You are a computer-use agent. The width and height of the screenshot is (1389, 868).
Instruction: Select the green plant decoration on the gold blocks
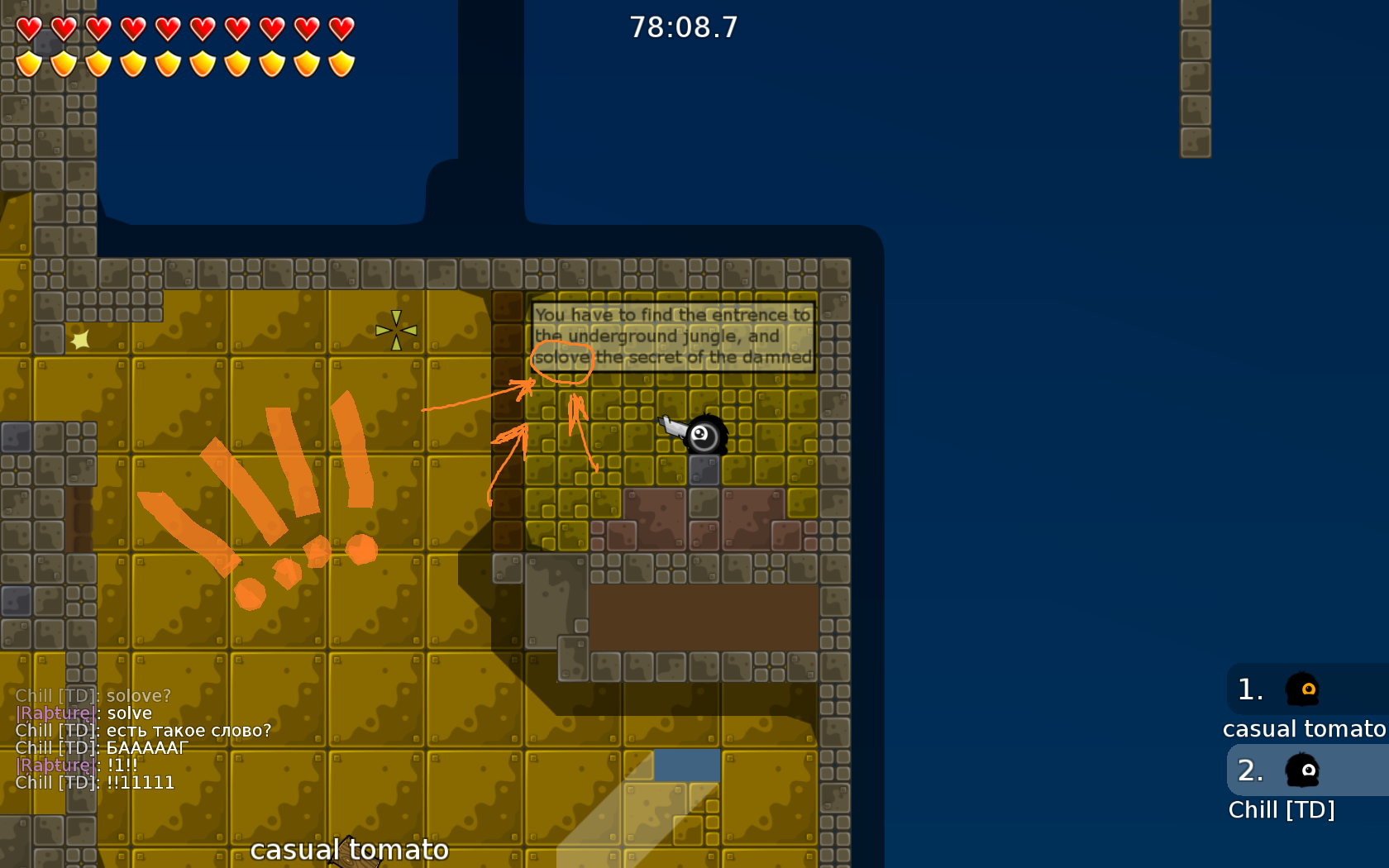pyautogui.click(x=397, y=328)
